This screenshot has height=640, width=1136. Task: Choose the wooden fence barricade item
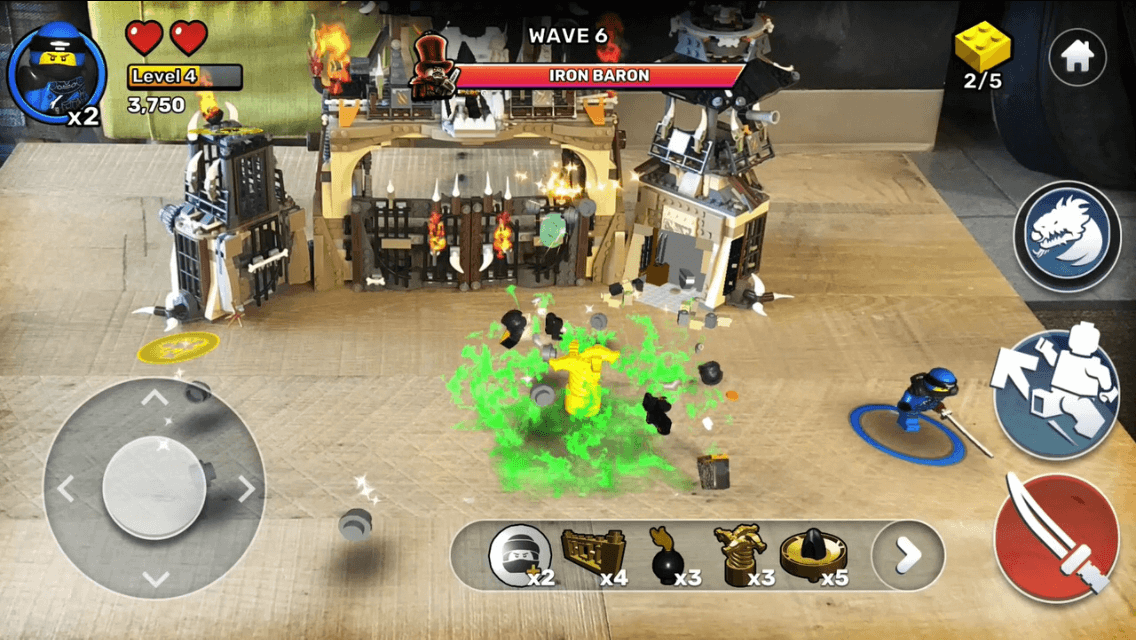click(592, 553)
